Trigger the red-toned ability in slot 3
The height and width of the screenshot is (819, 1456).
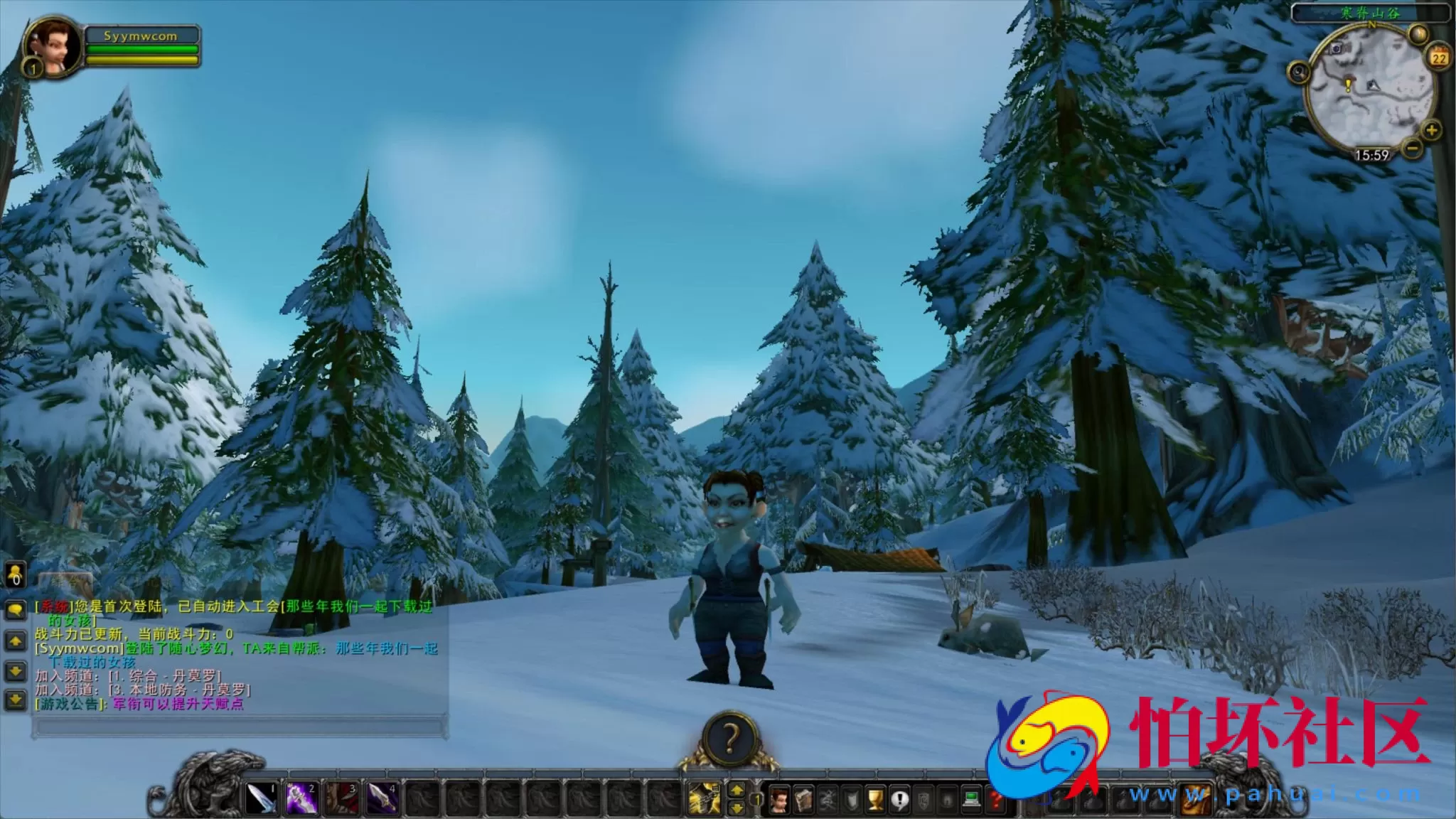(341, 799)
